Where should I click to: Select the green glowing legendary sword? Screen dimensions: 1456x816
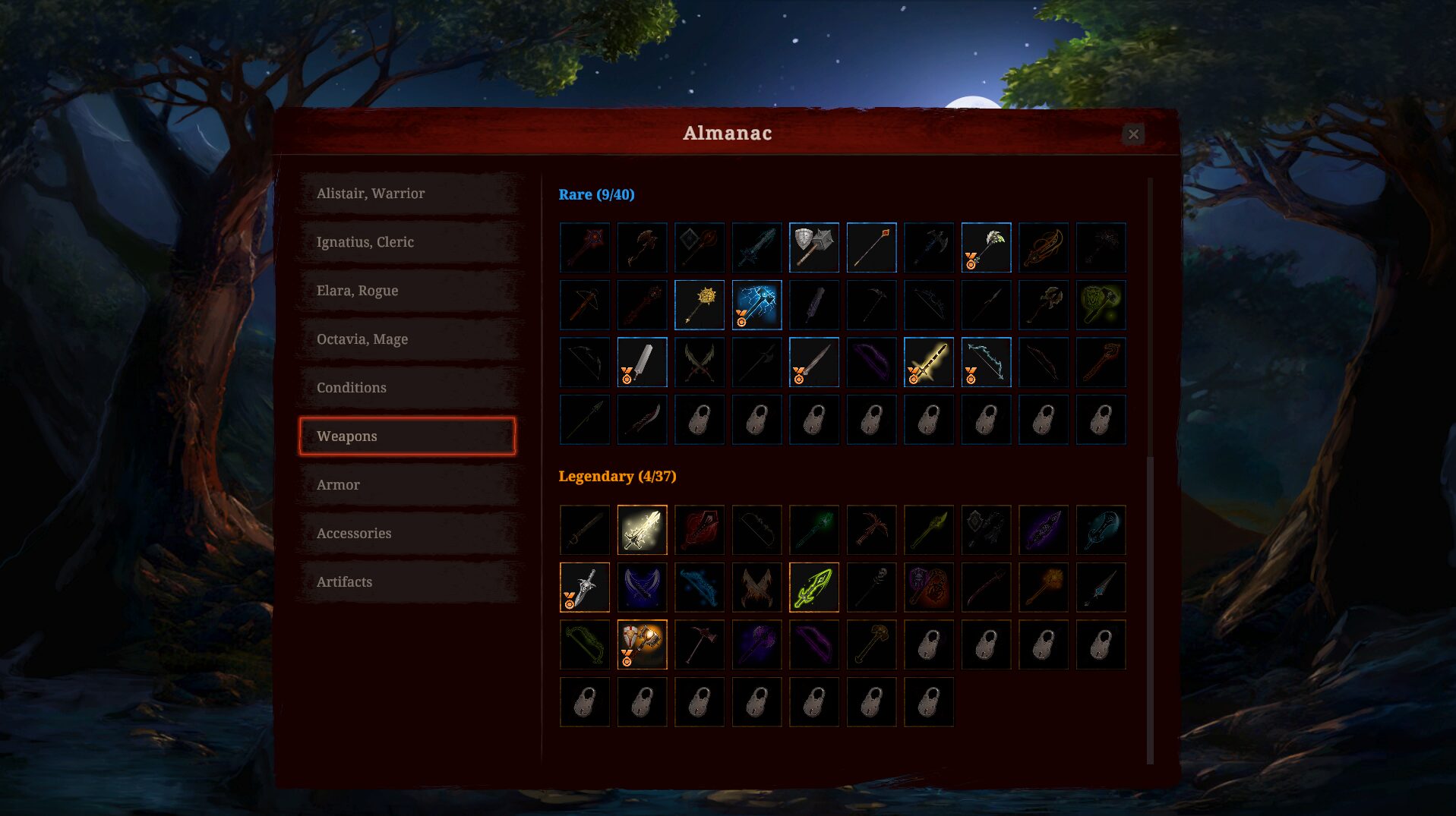tap(813, 588)
